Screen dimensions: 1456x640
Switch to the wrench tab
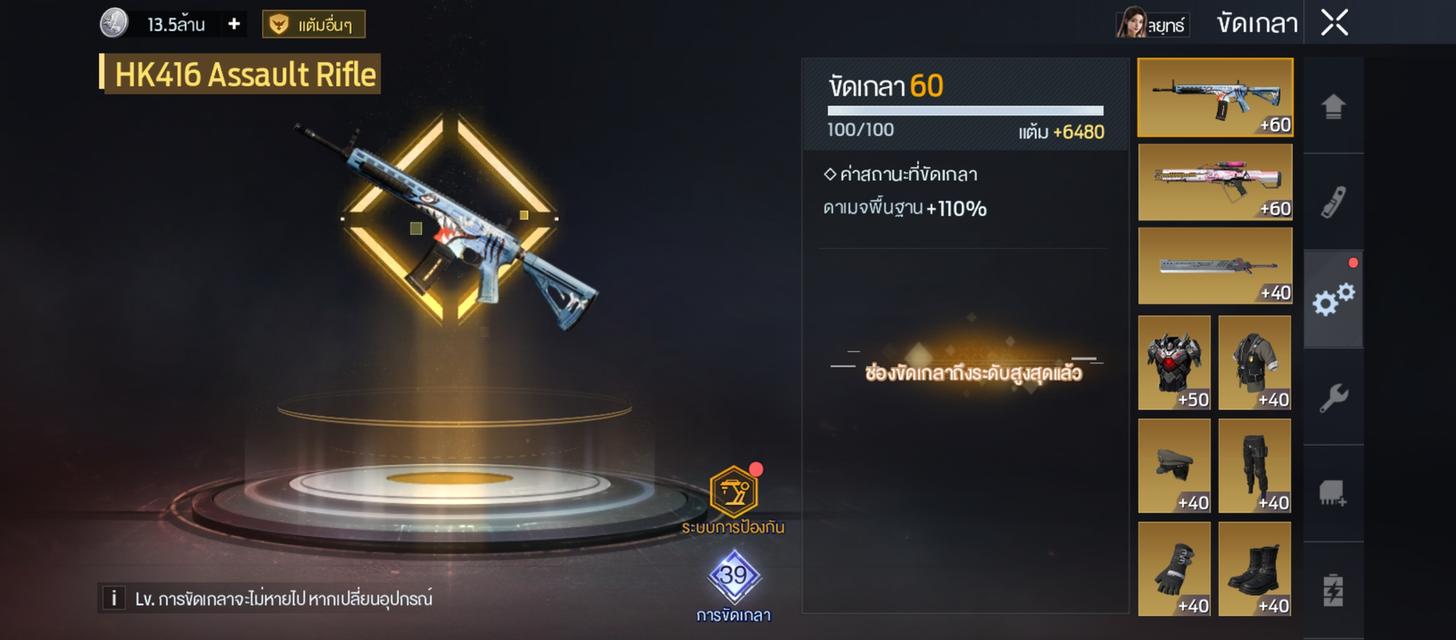click(x=1333, y=398)
